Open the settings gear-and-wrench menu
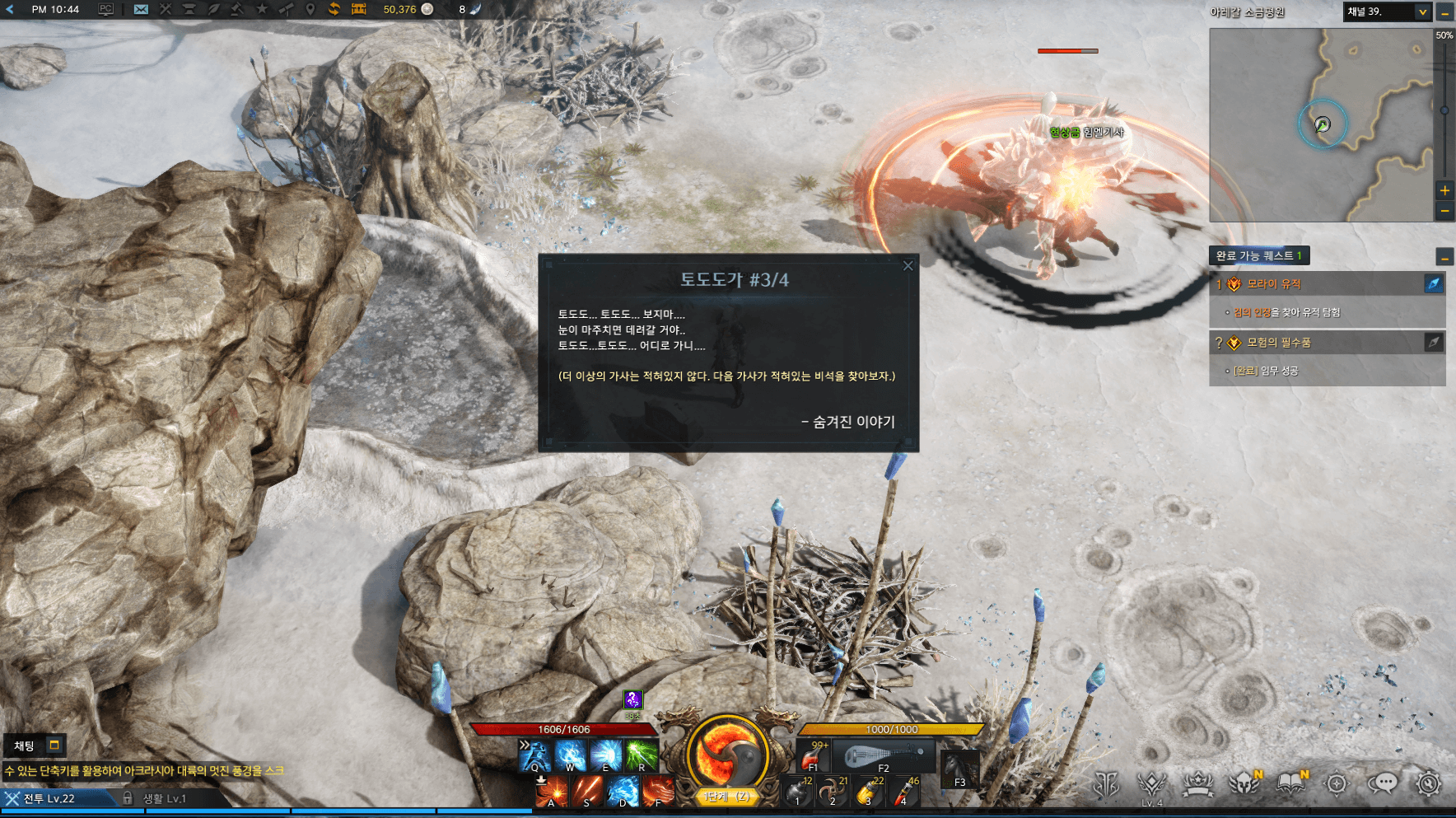 click(1429, 783)
